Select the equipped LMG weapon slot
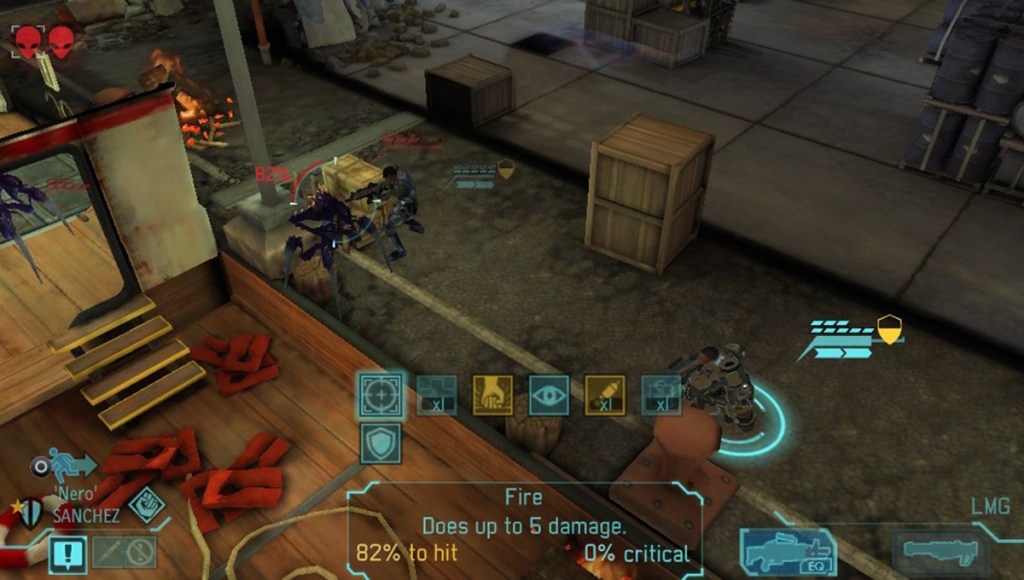Image resolution: width=1024 pixels, height=580 pixels. (788, 552)
